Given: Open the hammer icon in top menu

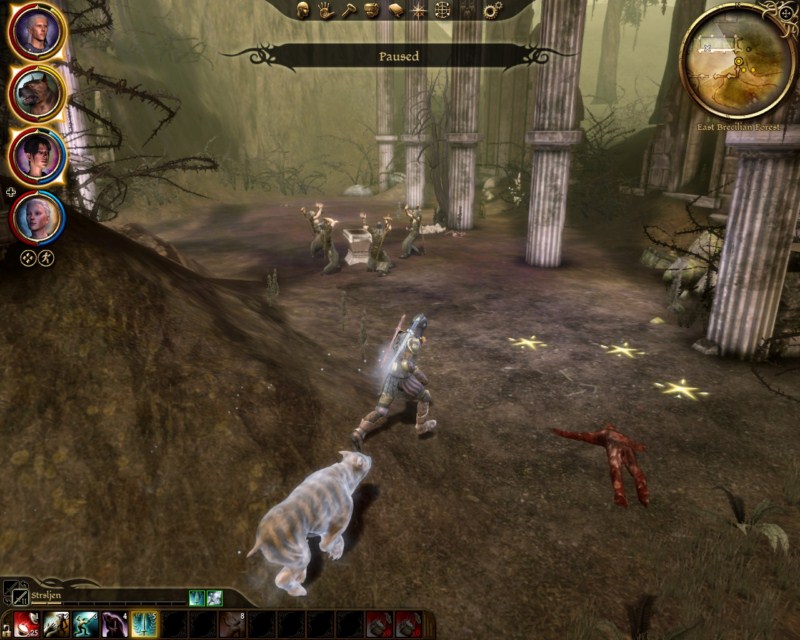Looking at the screenshot, I should click(348, 10).
